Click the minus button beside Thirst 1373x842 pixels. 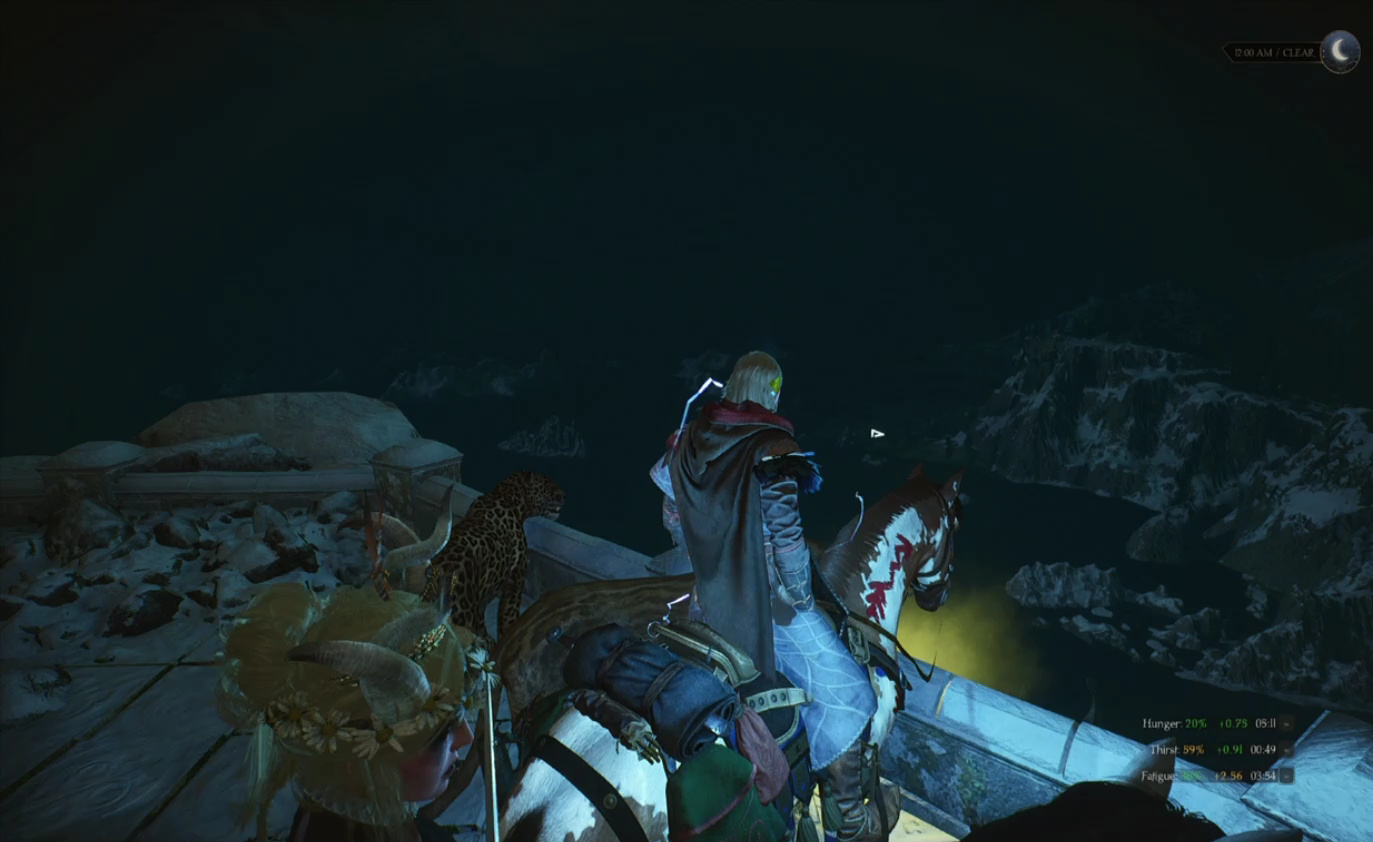pos(1287,749)
